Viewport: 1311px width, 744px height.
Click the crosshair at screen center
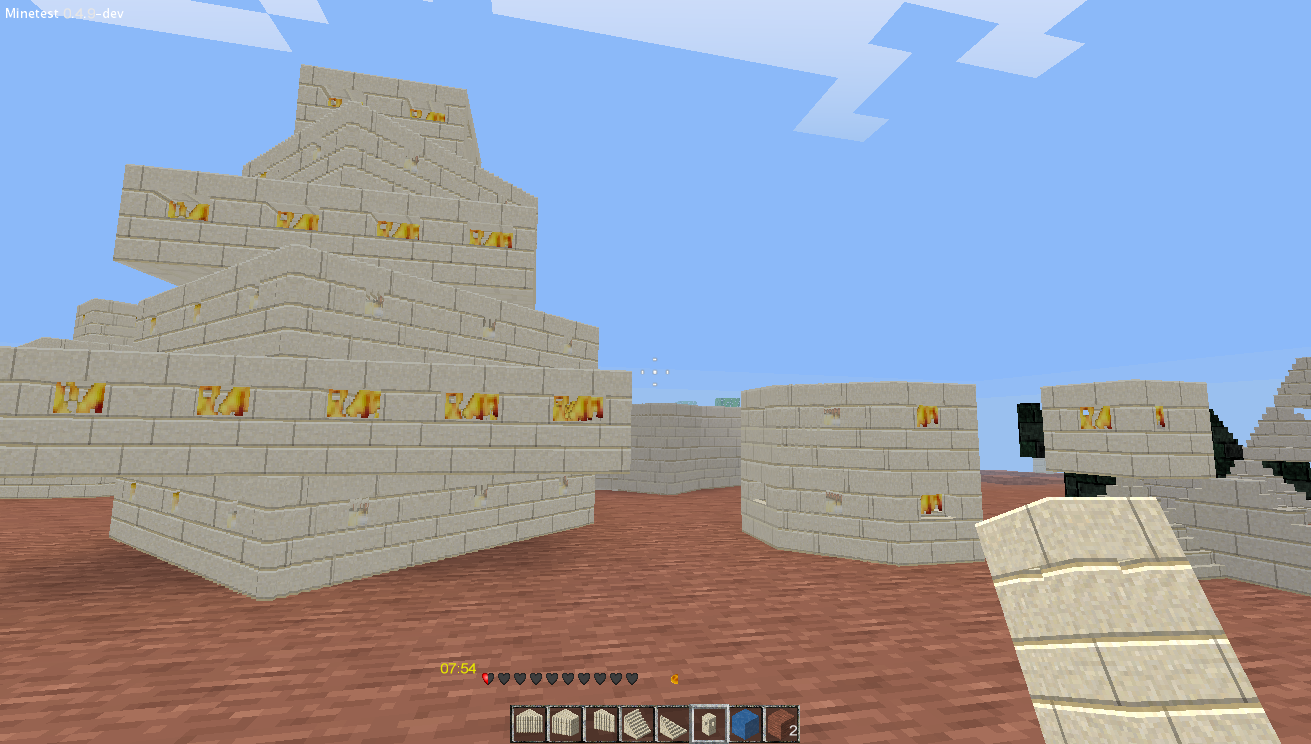coord(656,372)
